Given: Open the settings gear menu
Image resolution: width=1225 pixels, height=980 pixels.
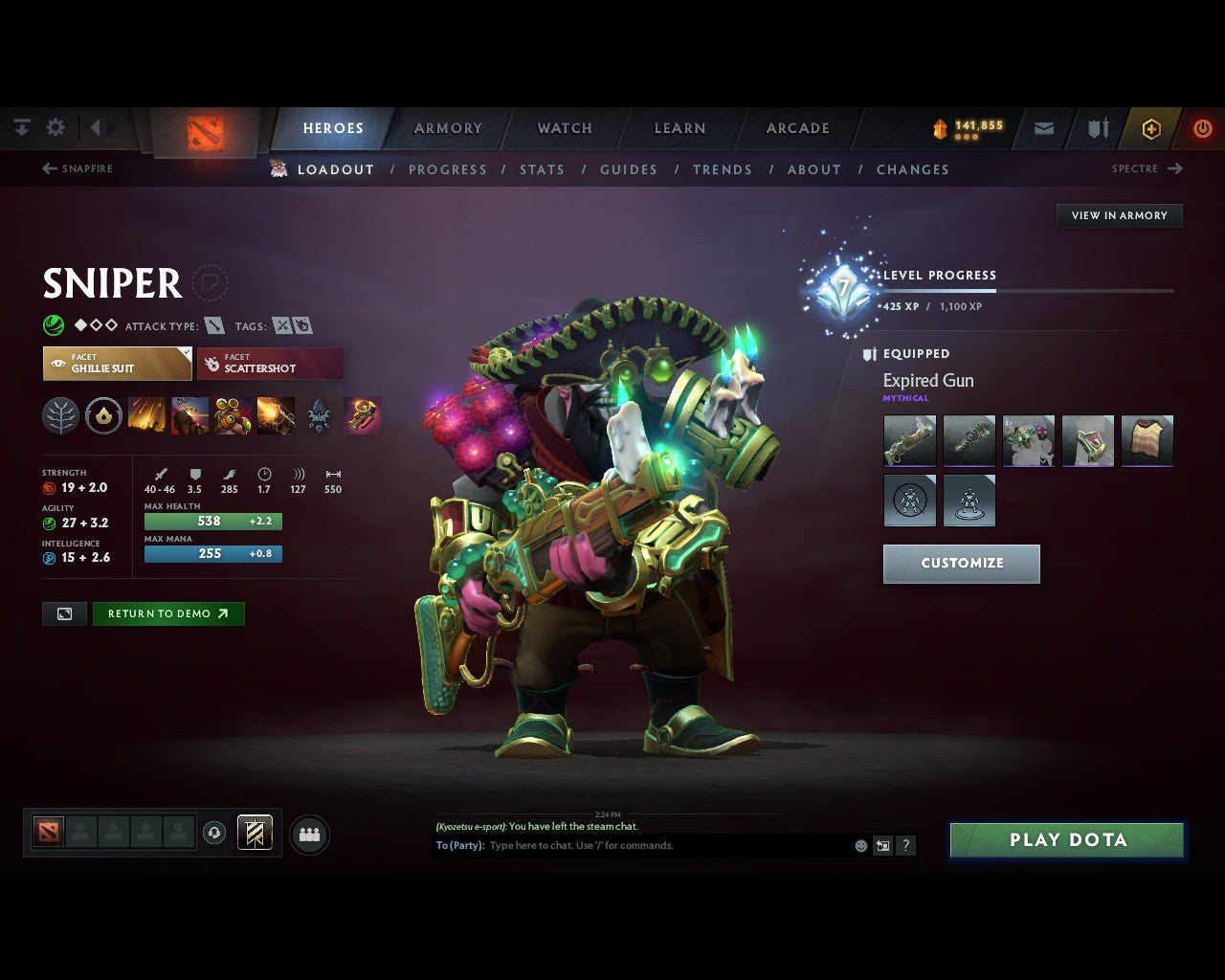Looking at the screenshot, I should tap(56, 127).
